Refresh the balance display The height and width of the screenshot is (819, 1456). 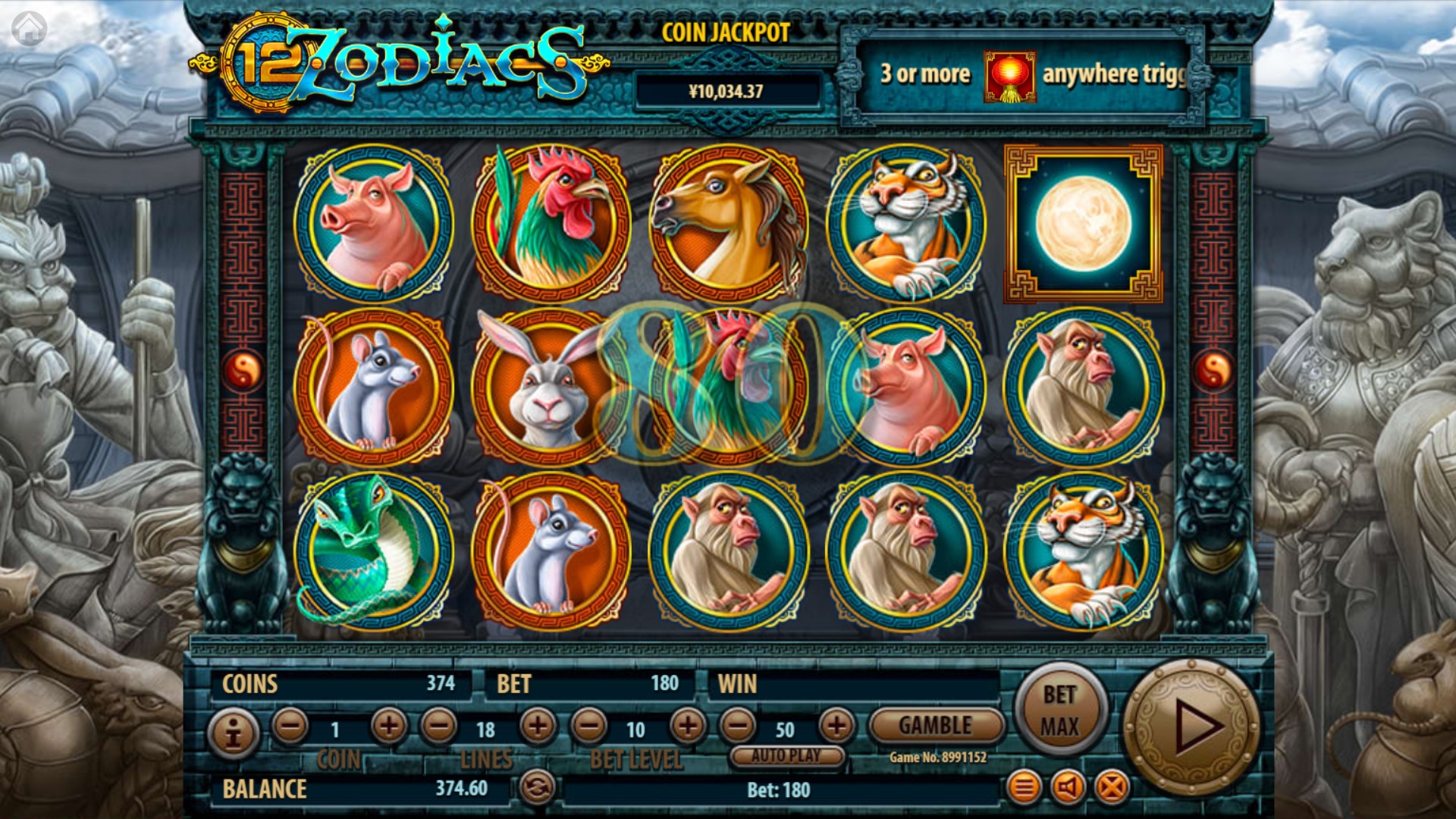point(538,788)
